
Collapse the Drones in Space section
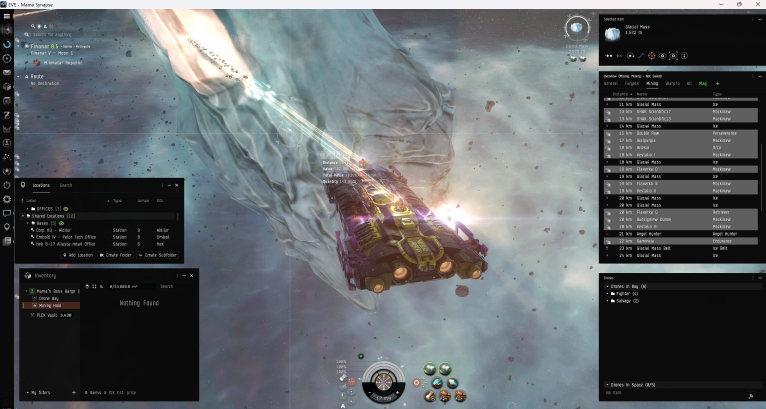click(x=606, y=385)
